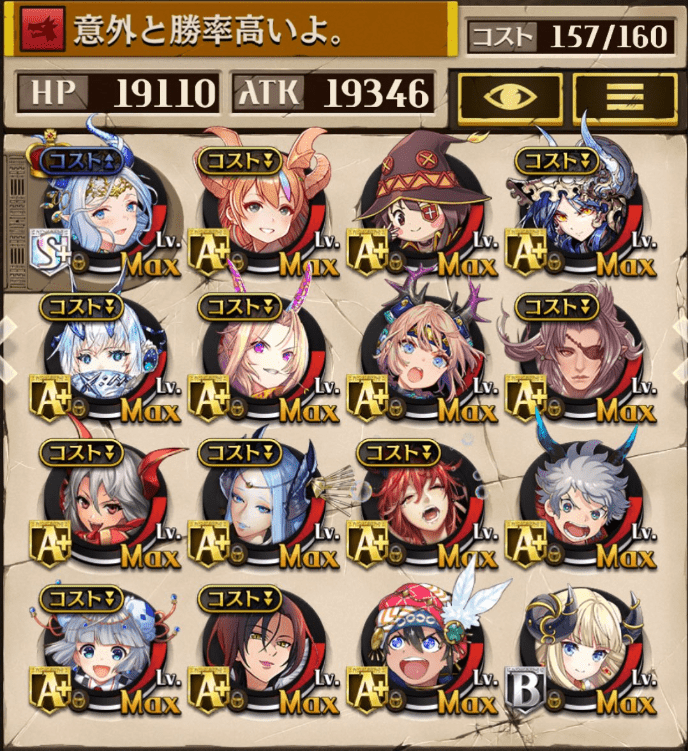Select the deck name field with red icon
This screenshot has height=751, width=688.
[x=230, y=33]
